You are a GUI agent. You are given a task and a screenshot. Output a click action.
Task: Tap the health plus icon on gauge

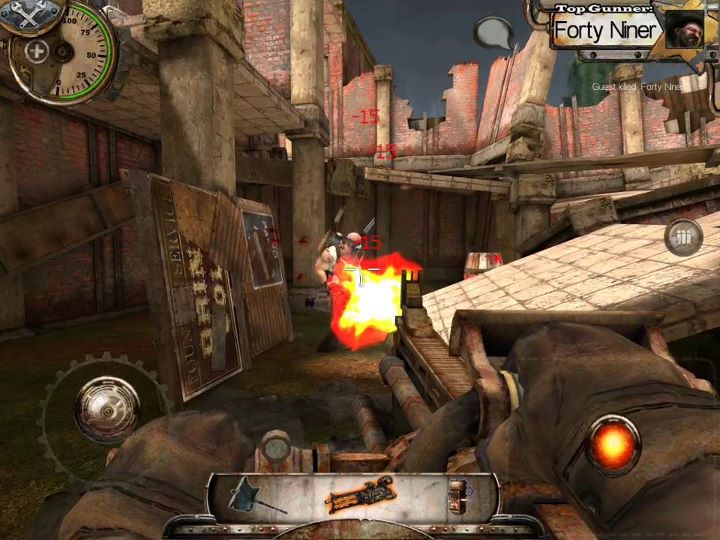coord(36,51)
